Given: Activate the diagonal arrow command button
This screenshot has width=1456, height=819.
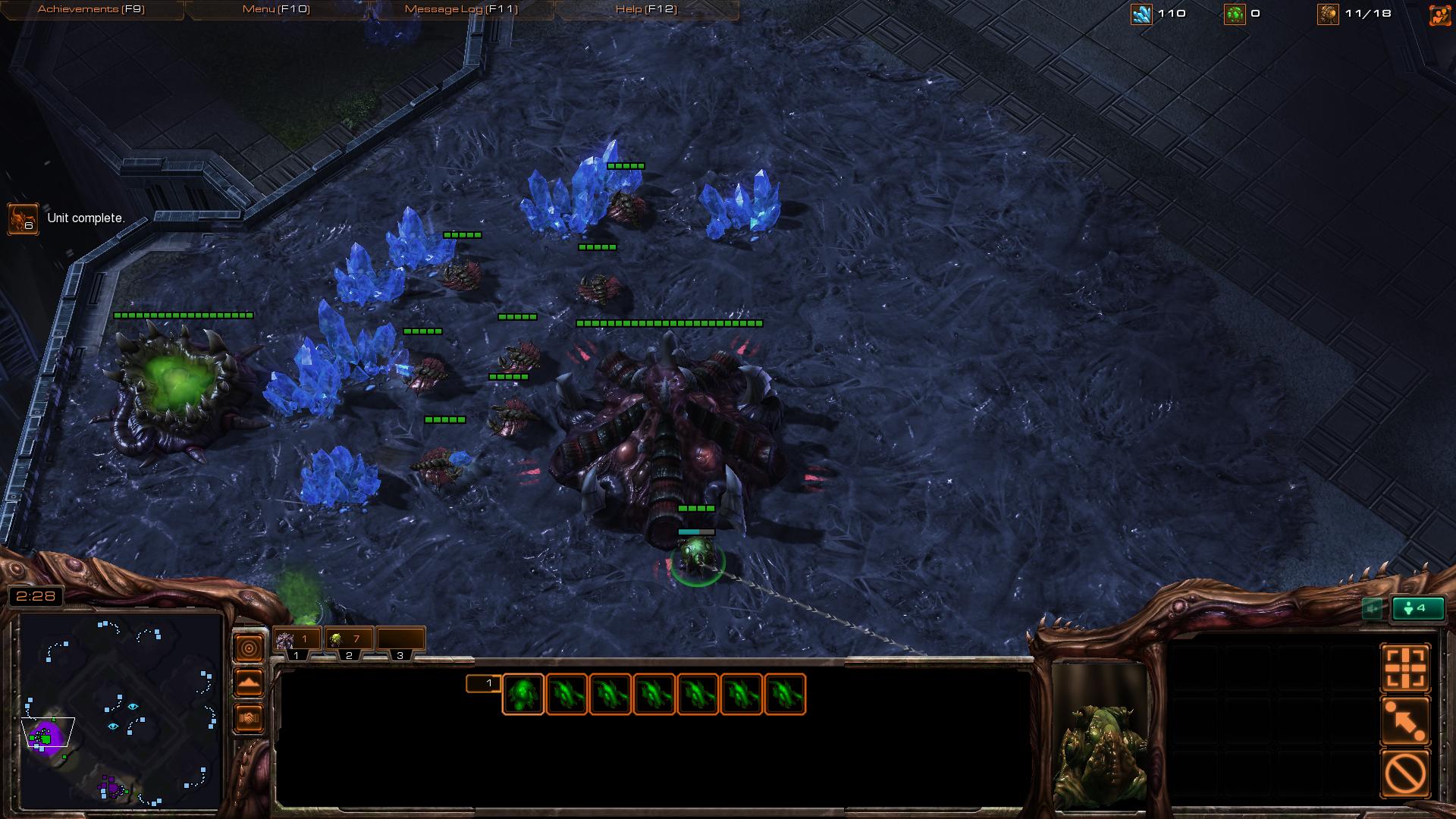Looking at the screenshot, I should point(1405,720).
